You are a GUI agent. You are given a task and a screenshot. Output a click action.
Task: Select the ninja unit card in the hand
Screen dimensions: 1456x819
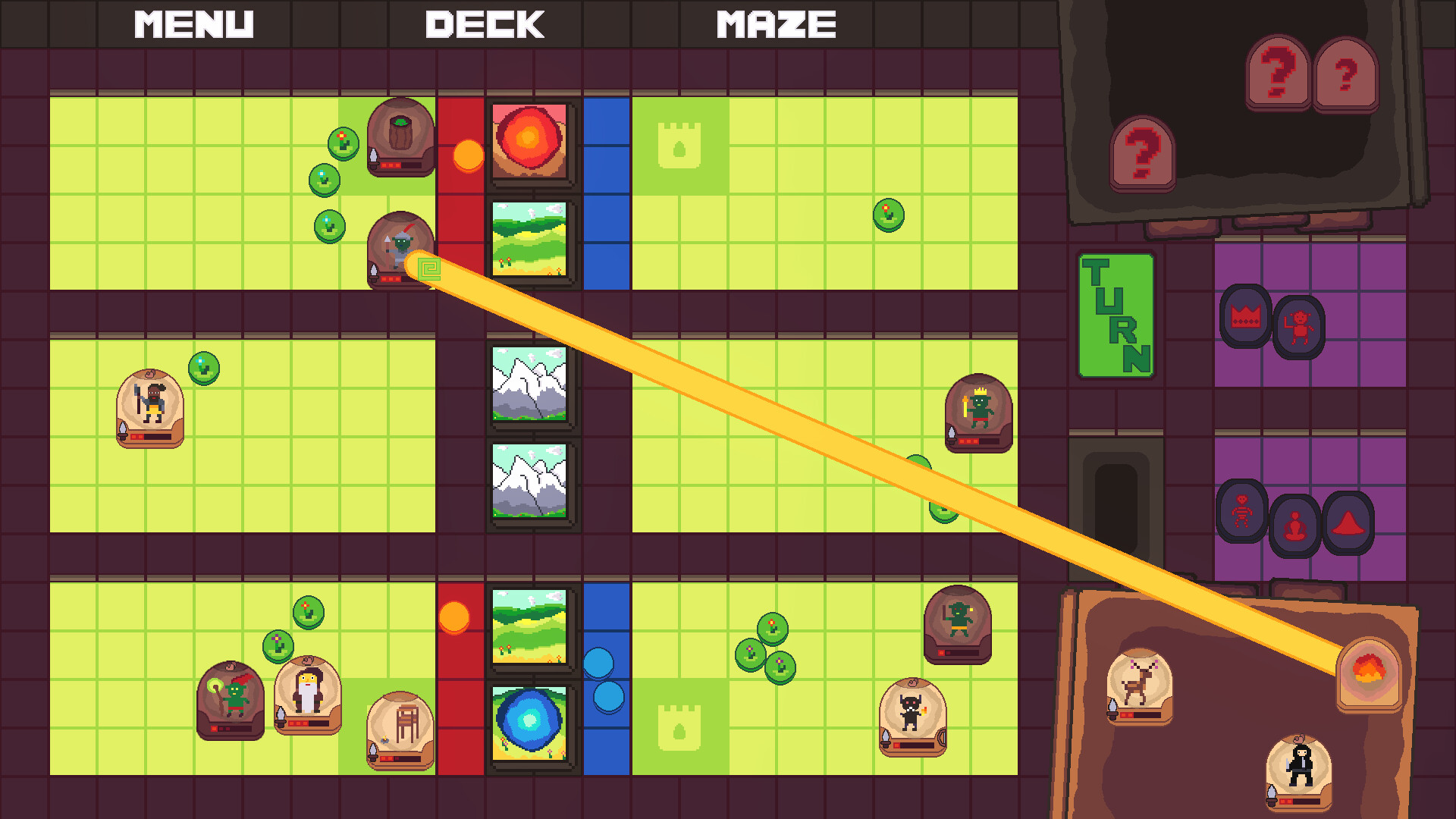click(x=1298, y=768)
